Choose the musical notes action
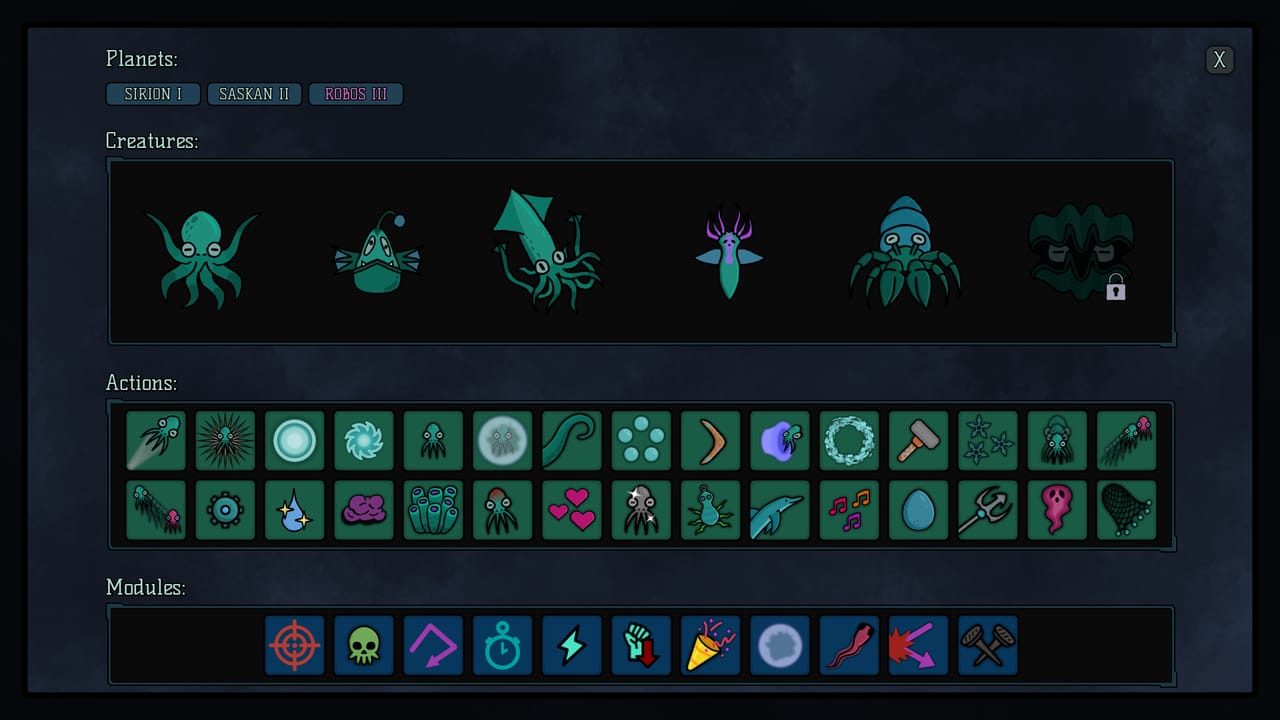This screenshot has height=720, width=1280. (849, 509)
